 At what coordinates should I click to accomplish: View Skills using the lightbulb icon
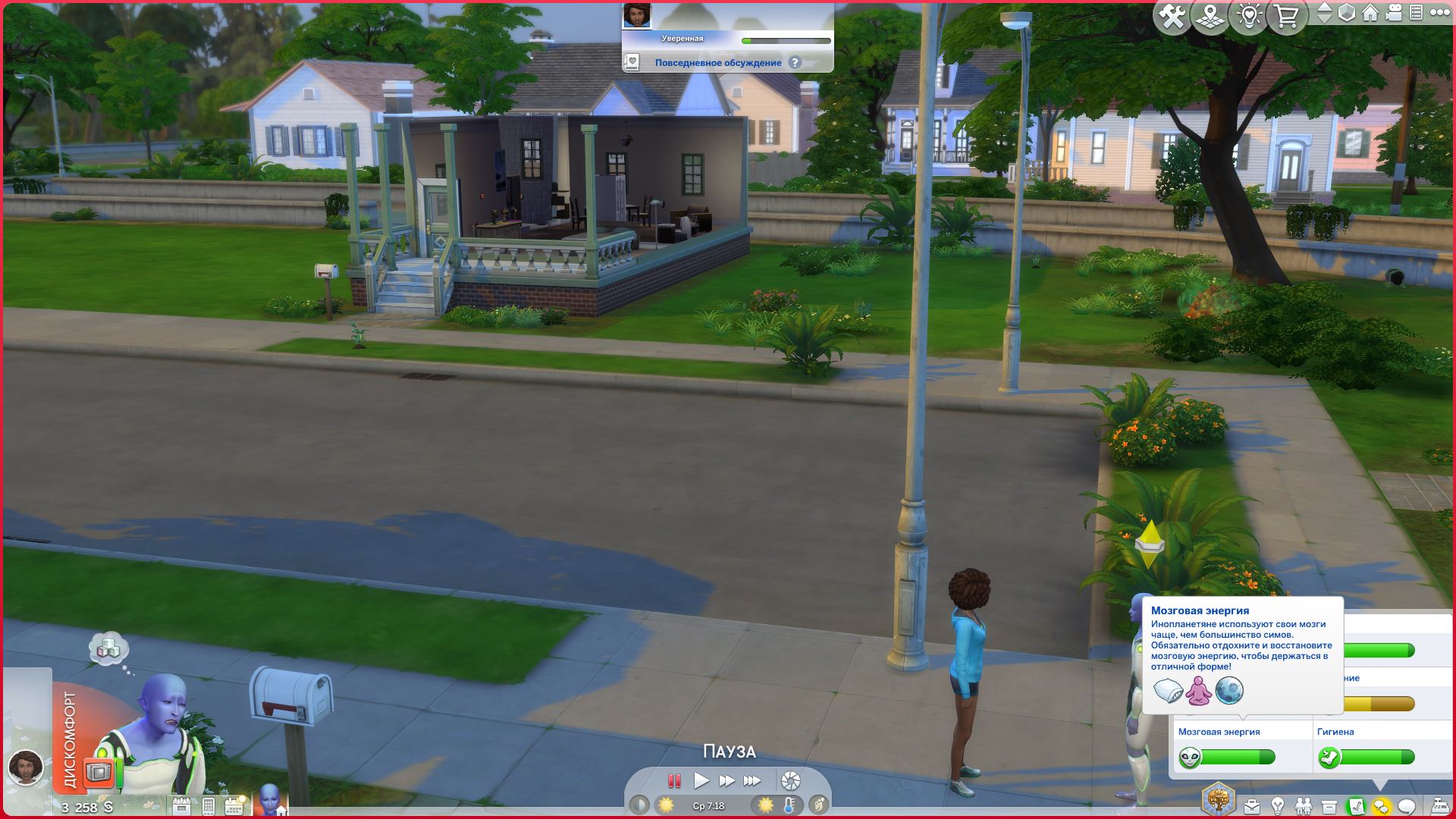pos(1278,805)
